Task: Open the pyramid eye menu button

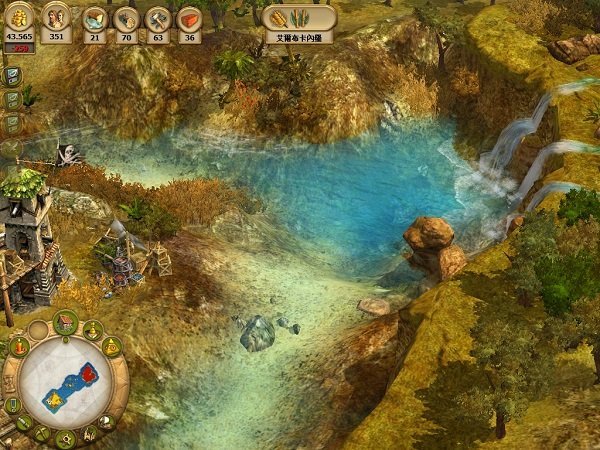Action: 112,346
